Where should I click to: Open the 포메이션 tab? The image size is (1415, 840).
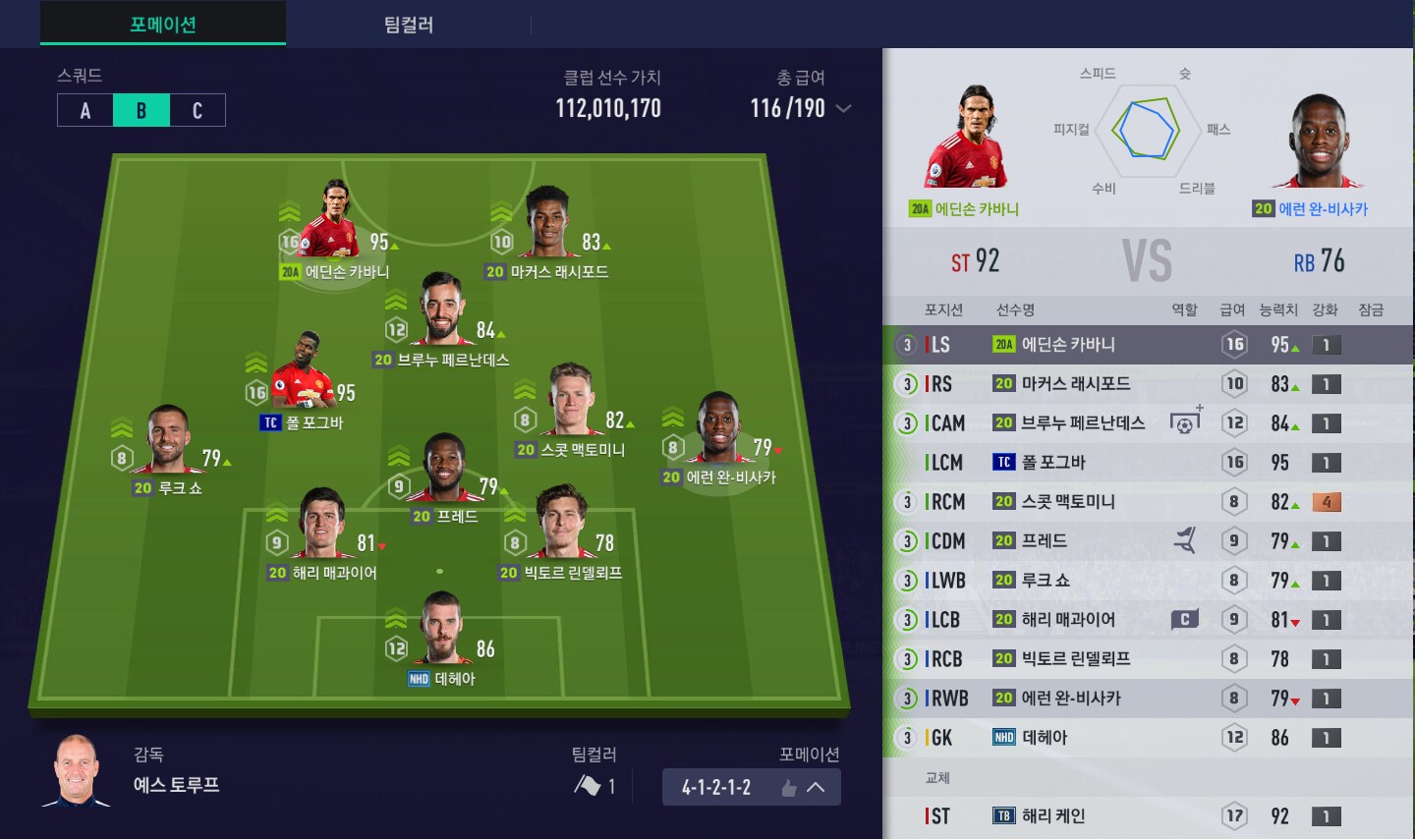pyautogui.click(x=163, y=25)
